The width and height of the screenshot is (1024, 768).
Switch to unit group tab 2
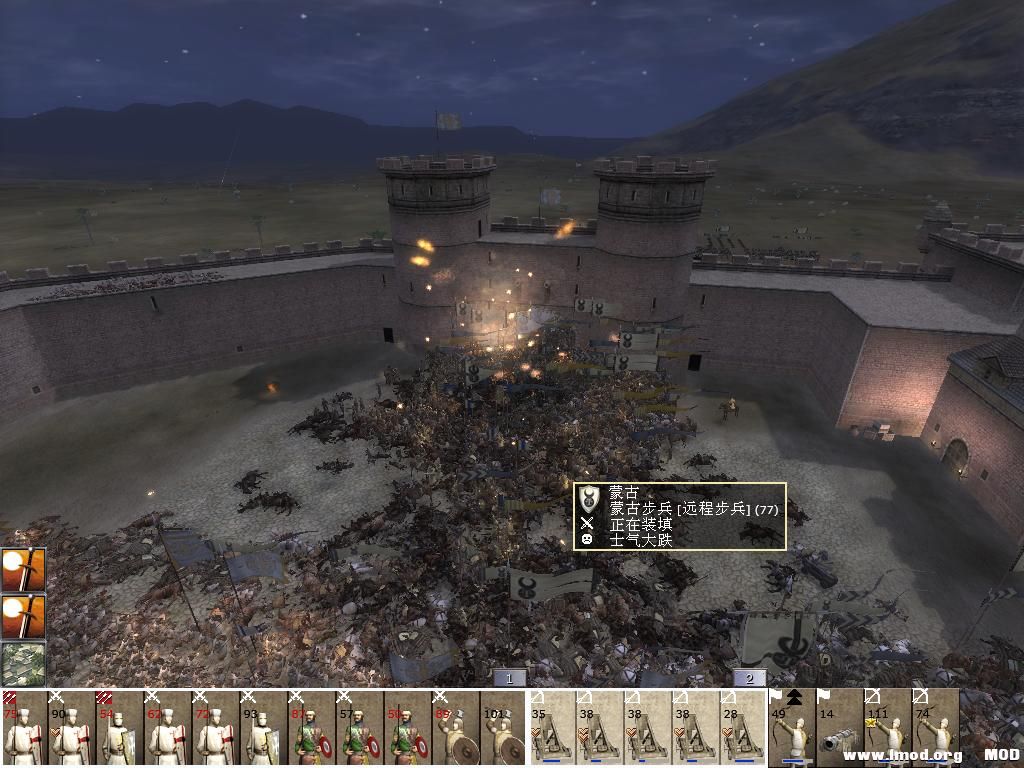(x=749, y=678)
